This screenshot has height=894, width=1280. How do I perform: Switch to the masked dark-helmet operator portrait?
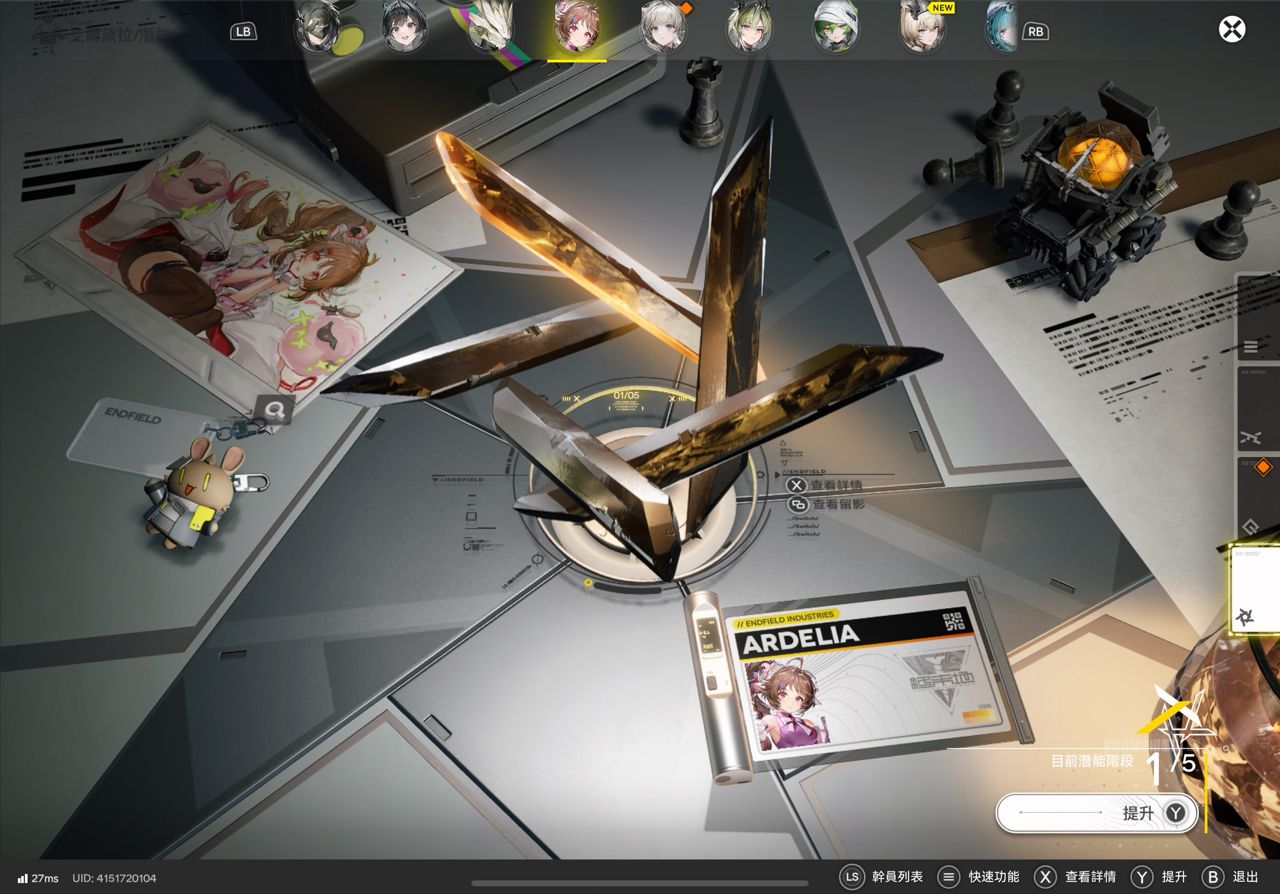[x=318, y=27]
